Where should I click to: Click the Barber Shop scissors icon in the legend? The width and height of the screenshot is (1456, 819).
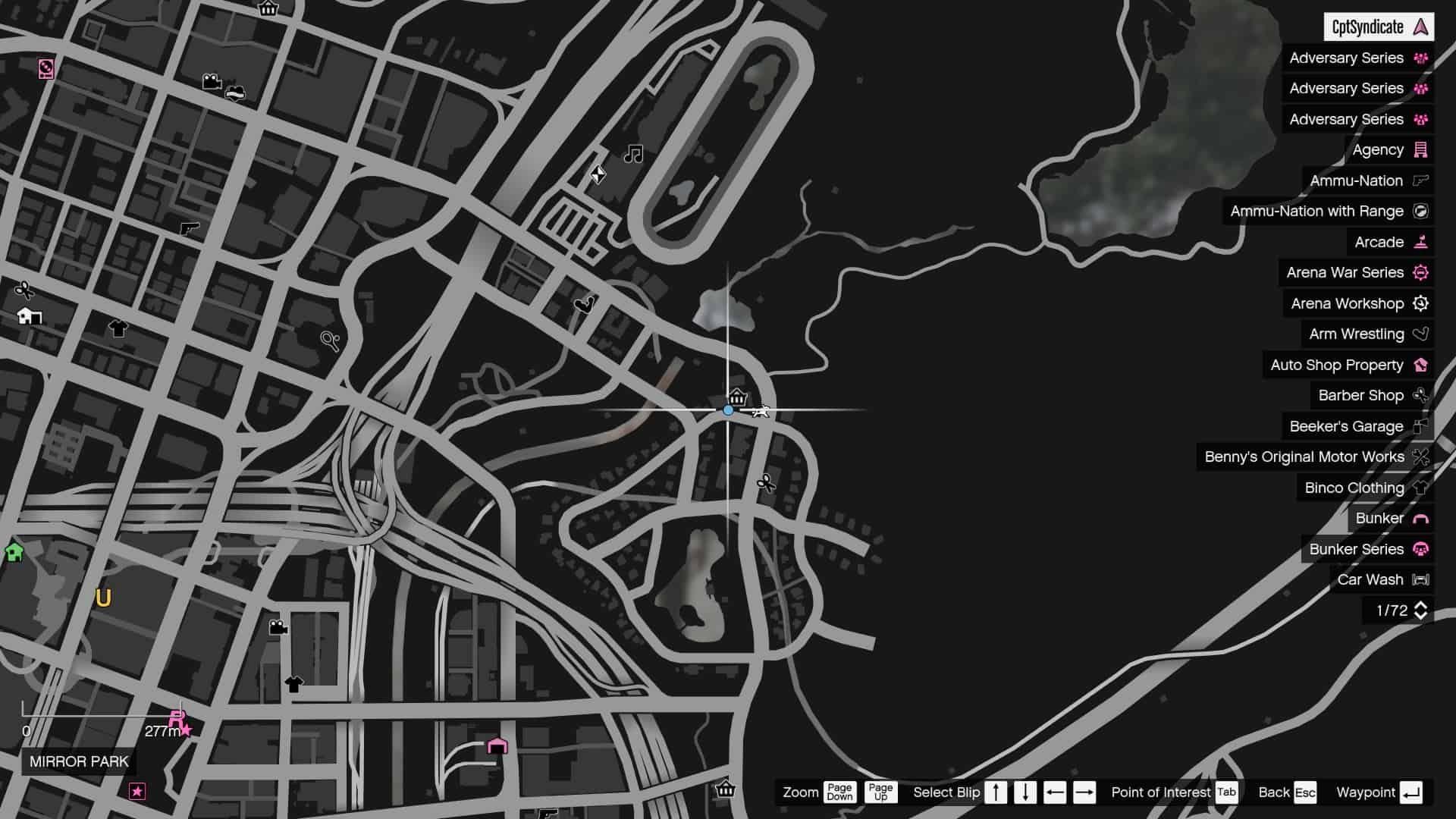(x=1420, y=395)
